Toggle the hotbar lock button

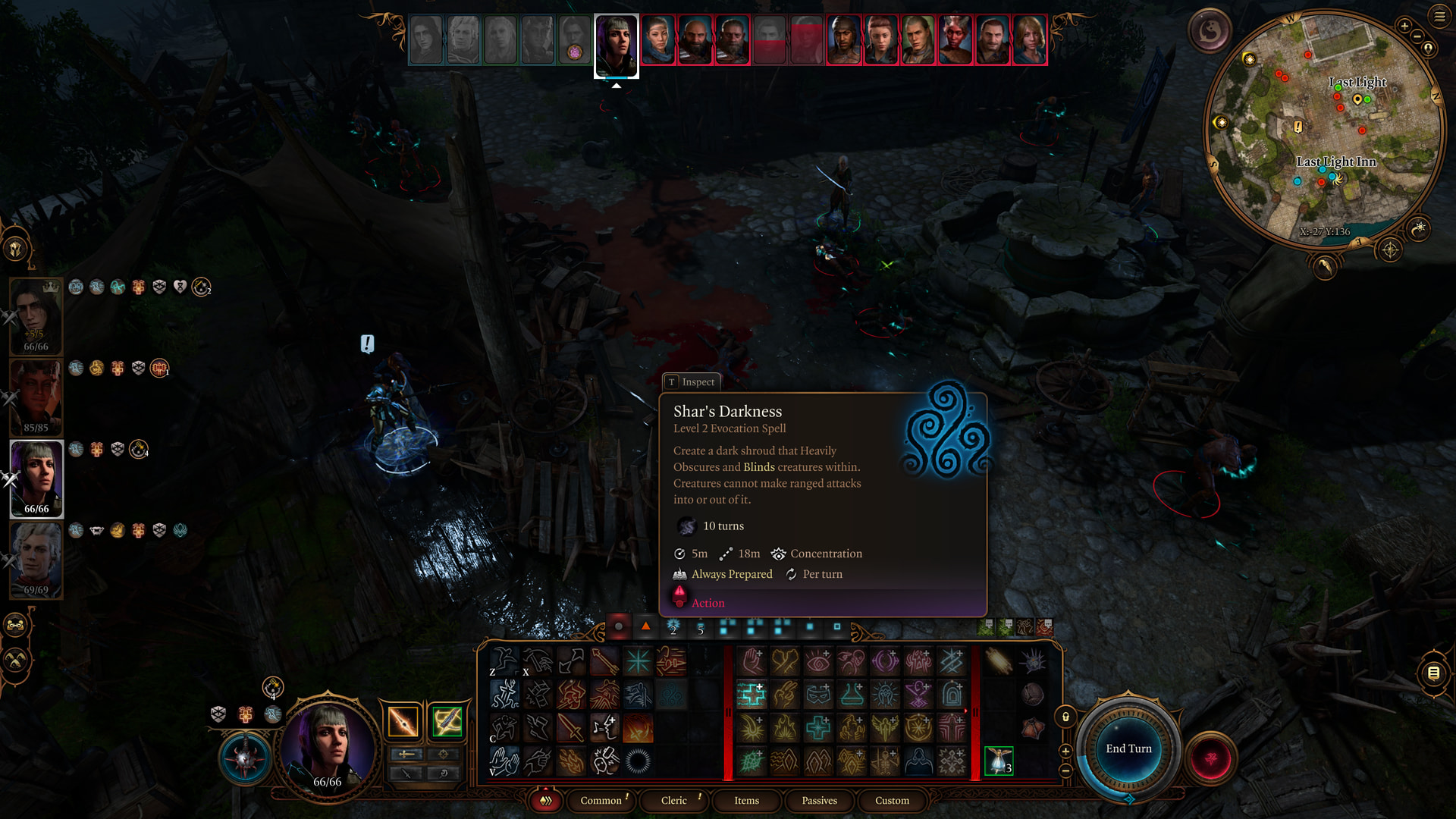click(1065, 717)
